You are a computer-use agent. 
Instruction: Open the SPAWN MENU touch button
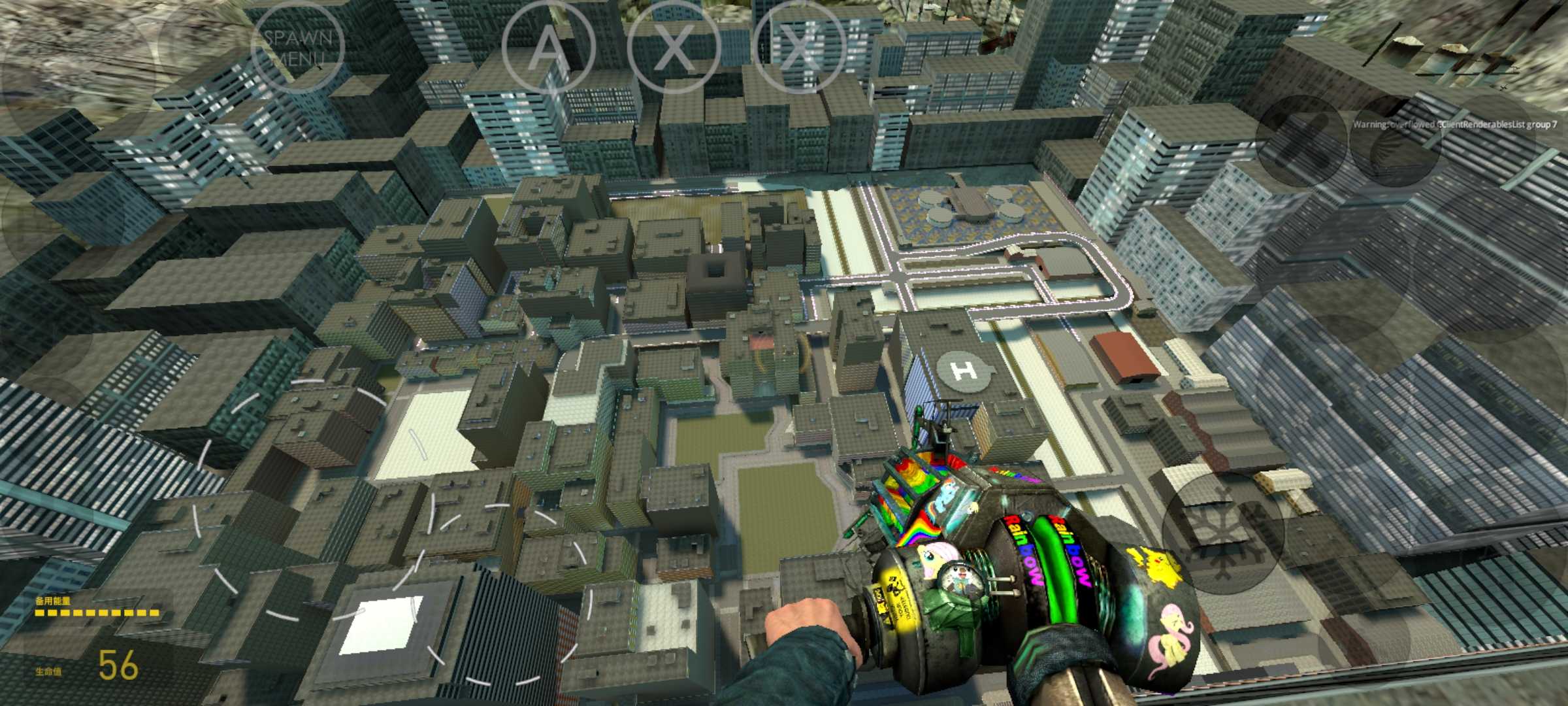point(298,47)
